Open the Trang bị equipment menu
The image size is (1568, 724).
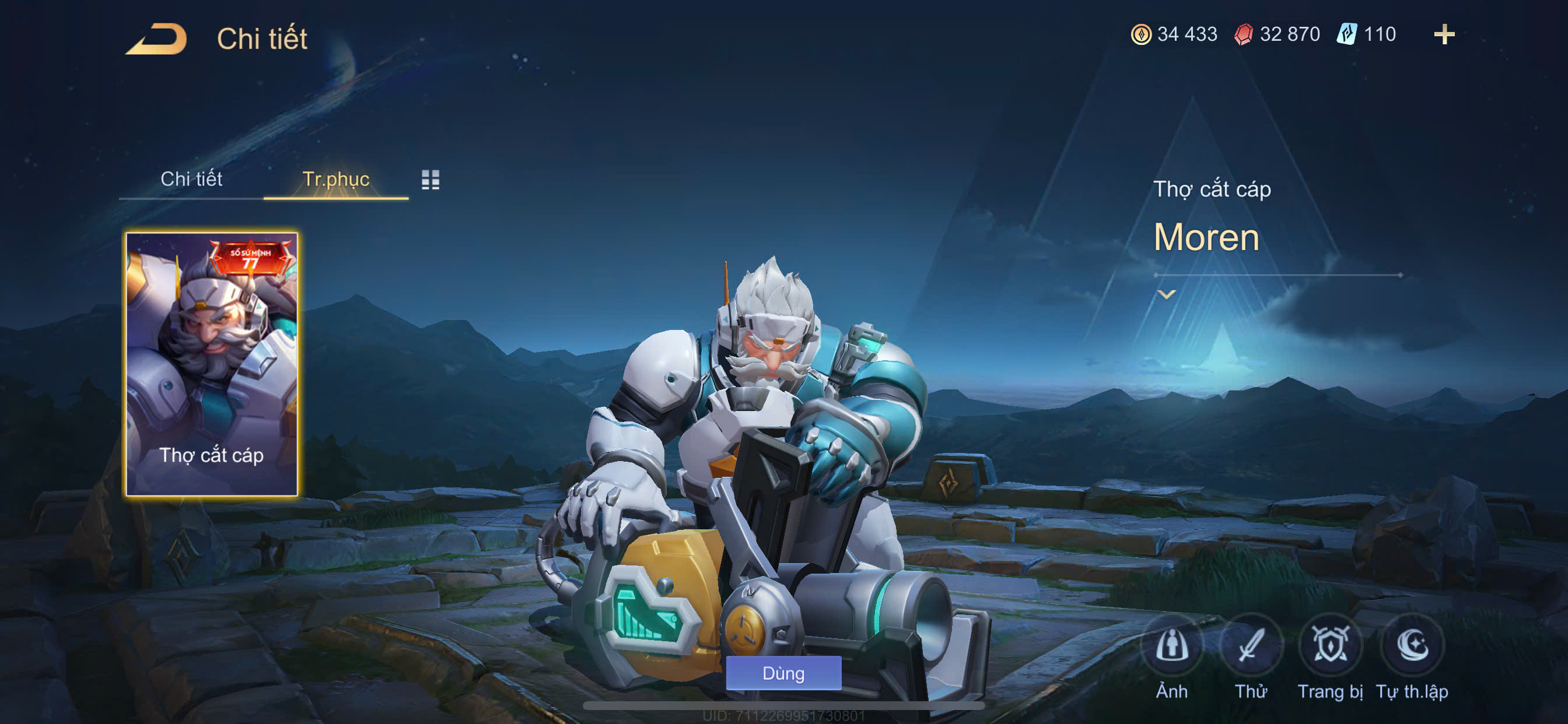pos(1330,645)
